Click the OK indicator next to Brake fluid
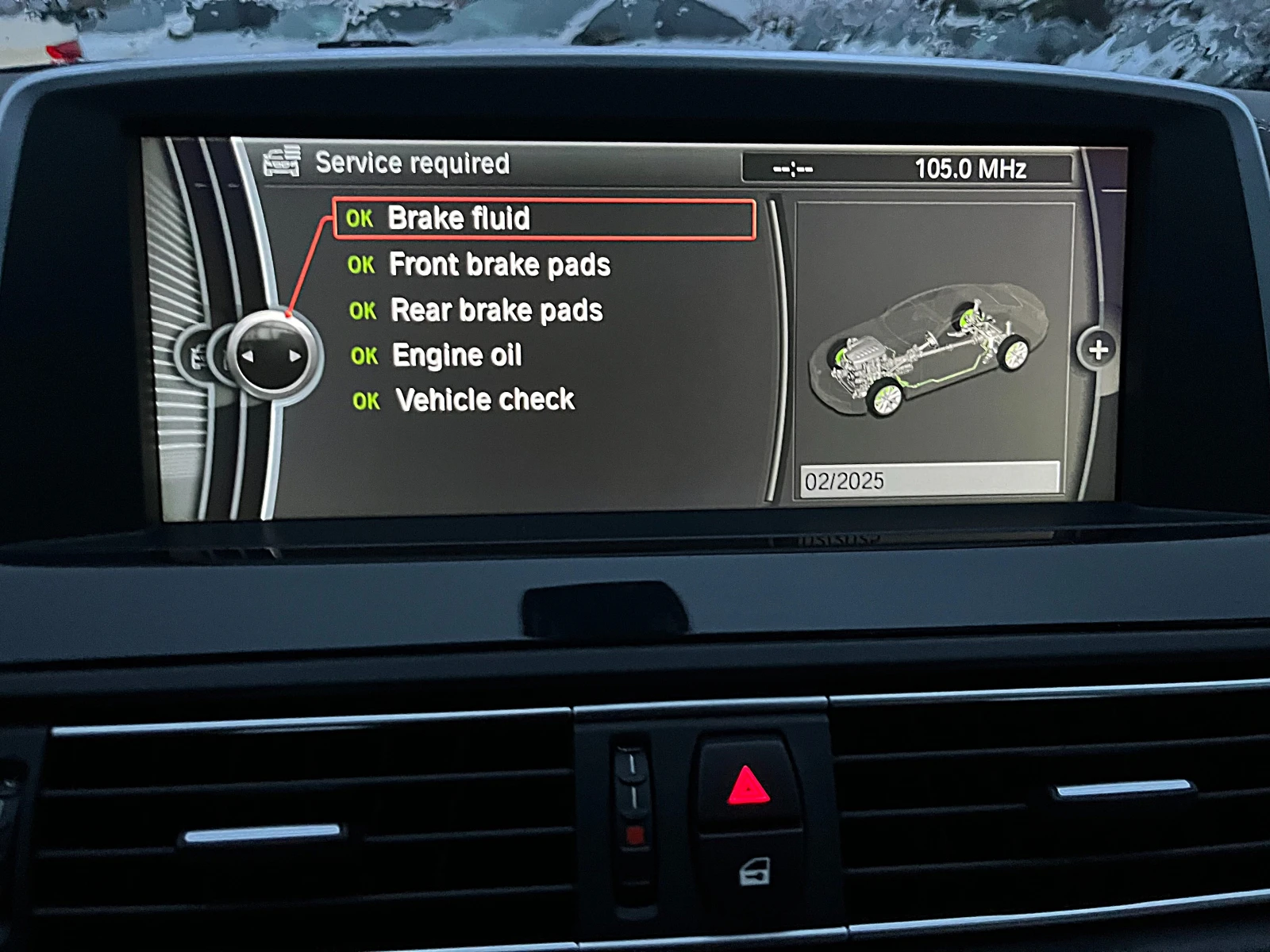This screenshot has width=1270, height=952. (362, 220)
